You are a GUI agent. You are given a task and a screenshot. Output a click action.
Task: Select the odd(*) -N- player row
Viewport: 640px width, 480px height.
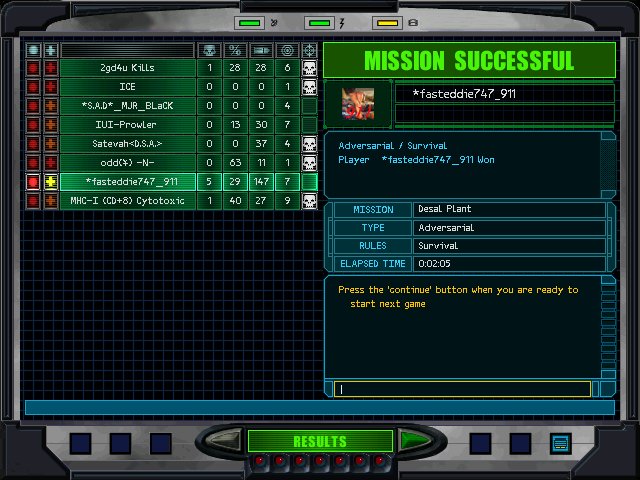click(127, 163)
